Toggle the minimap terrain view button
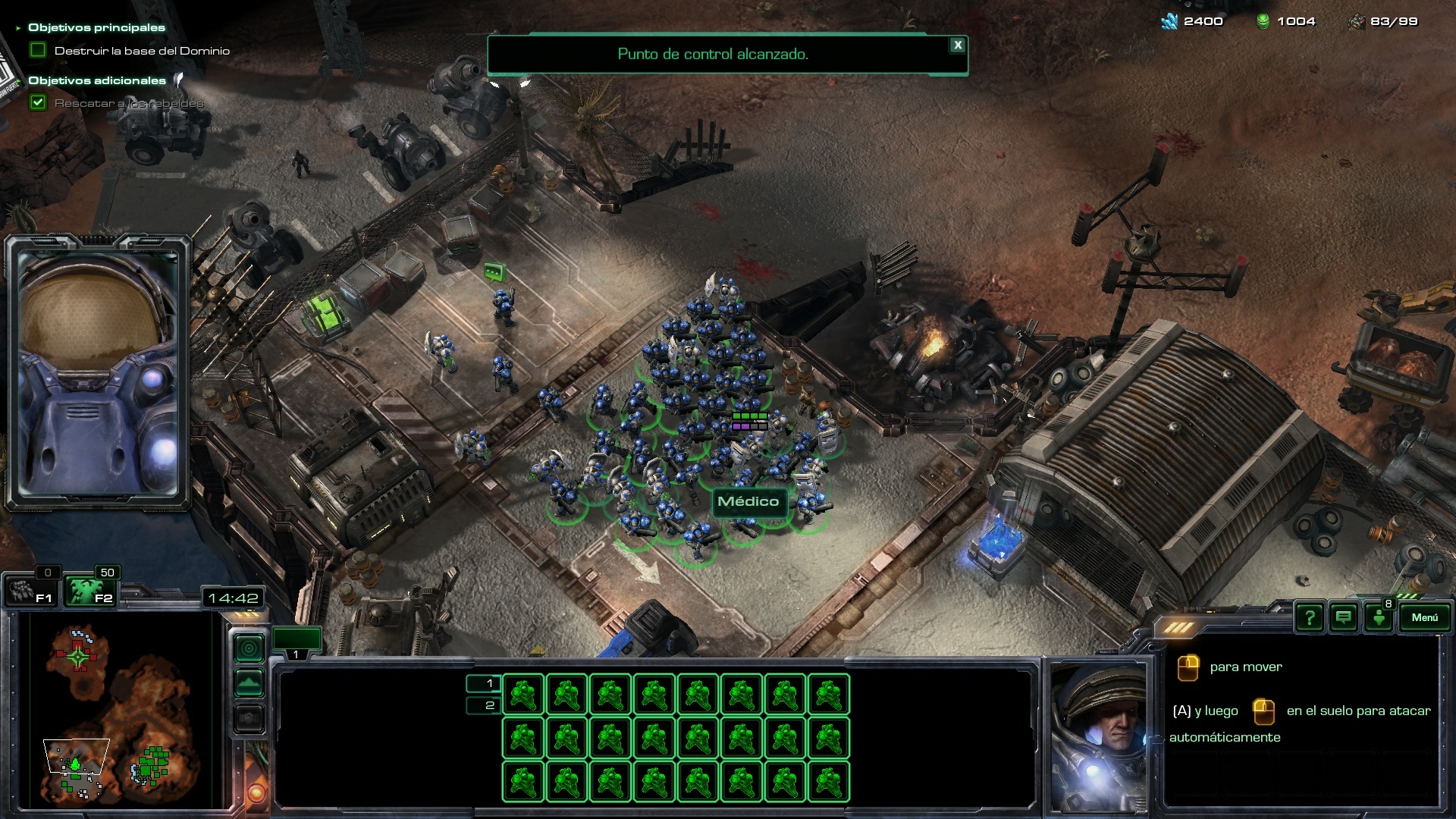 point(249,683)
